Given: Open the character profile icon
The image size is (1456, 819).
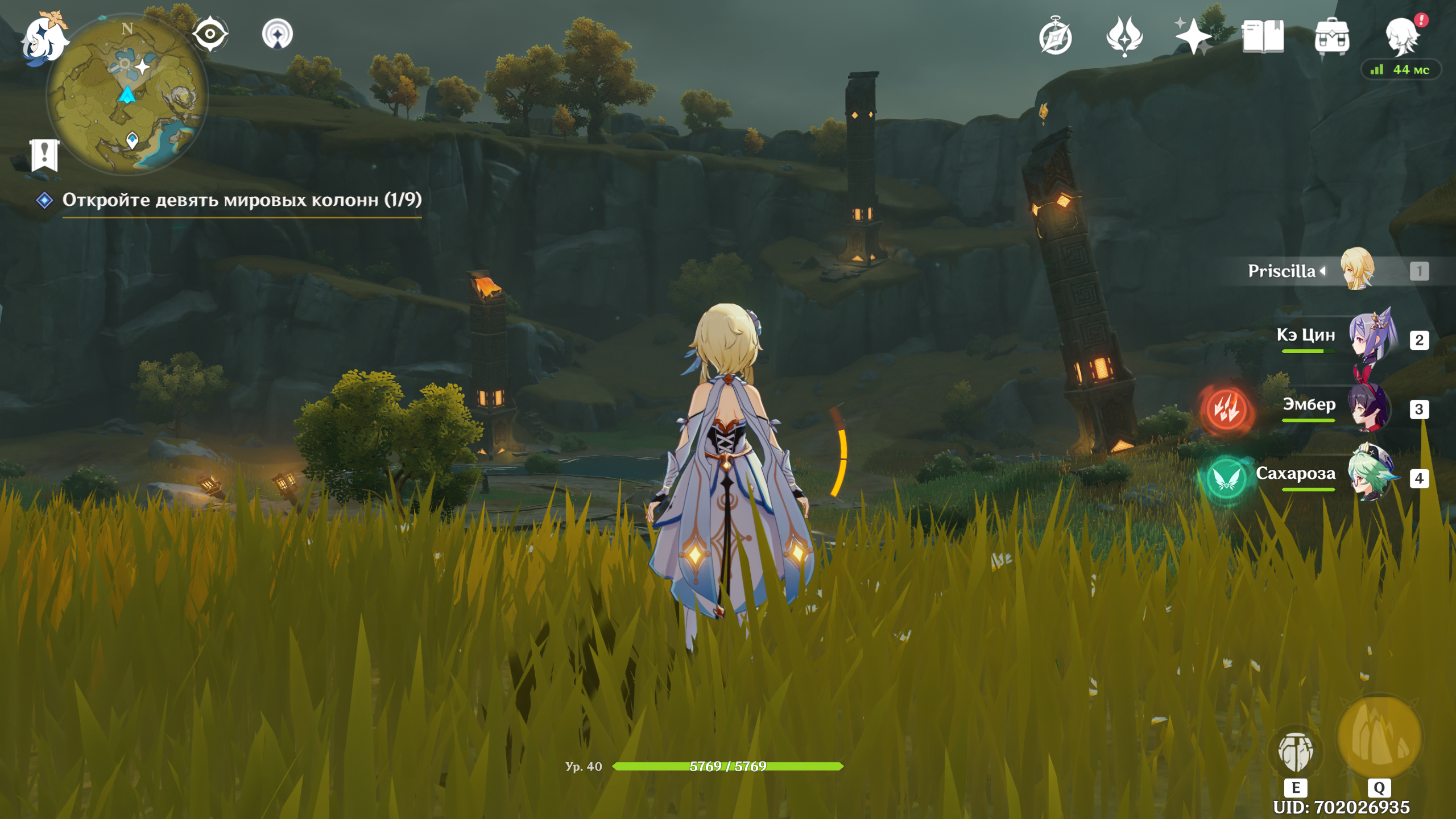Looking at the screenshot, I should point(1401,36).
